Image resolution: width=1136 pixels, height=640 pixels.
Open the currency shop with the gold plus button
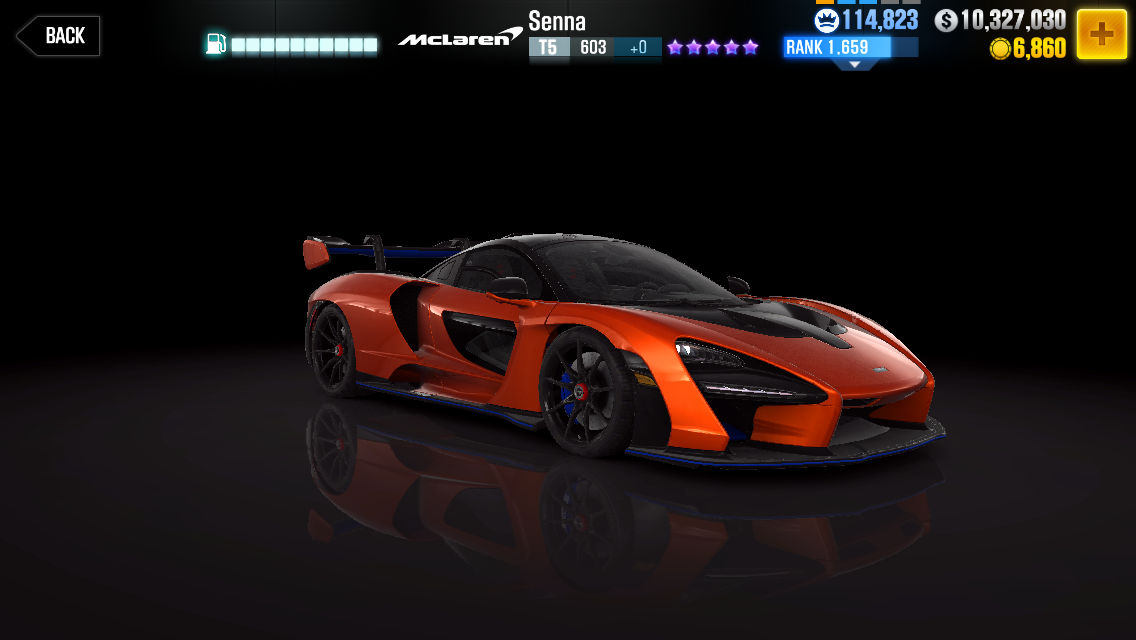(1101, 35)
